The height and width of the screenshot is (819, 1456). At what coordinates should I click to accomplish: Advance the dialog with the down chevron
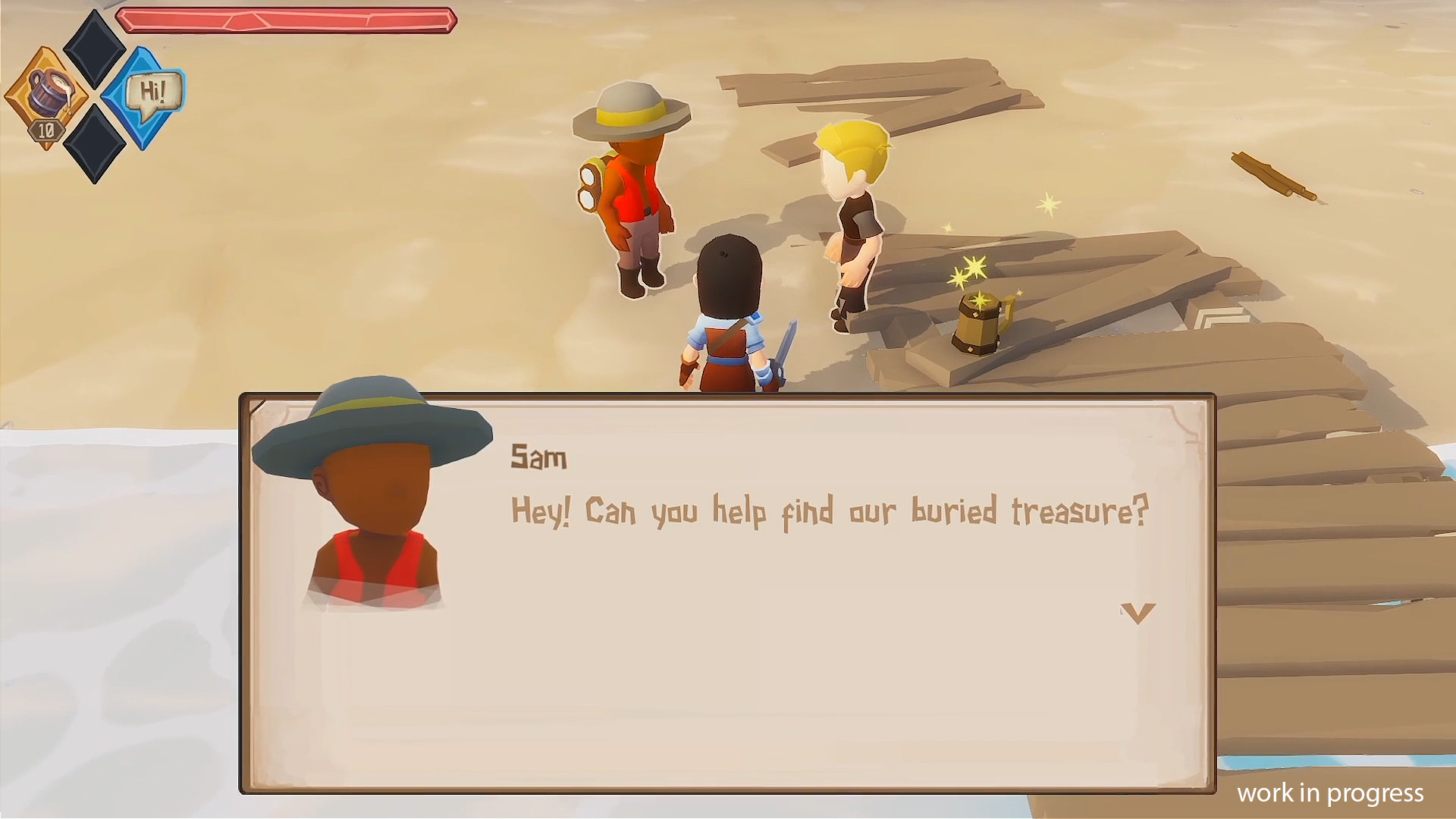tap(1137, 613)
